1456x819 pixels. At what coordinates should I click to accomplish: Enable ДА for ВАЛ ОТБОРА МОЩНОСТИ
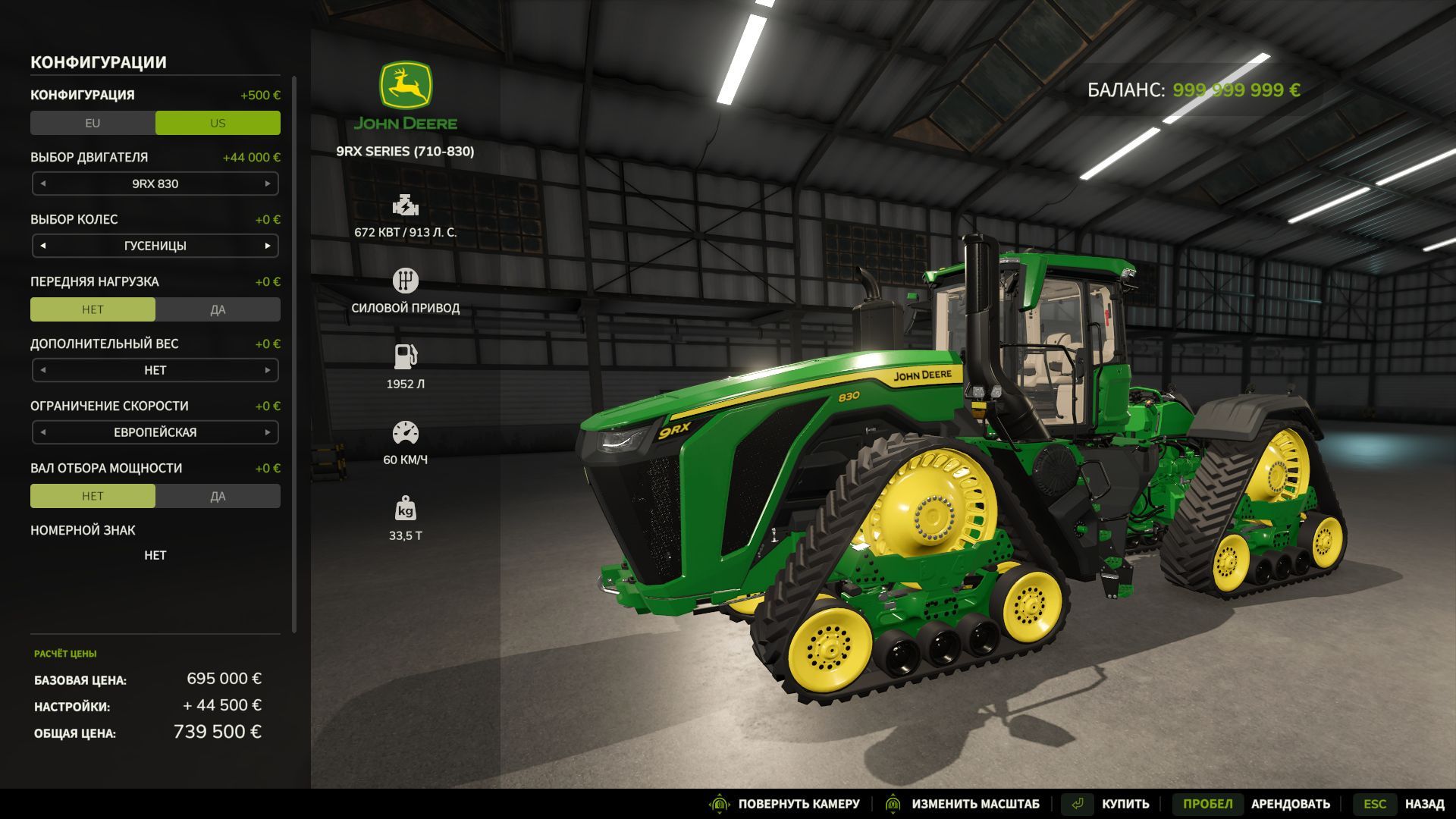coord(218,495)
